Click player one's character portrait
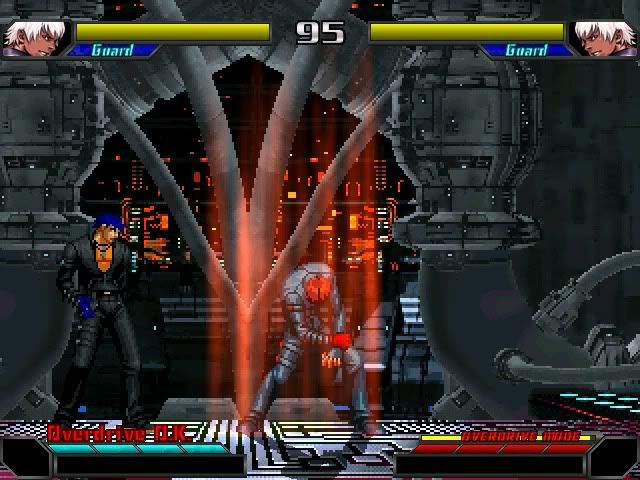 click(32, 37)
